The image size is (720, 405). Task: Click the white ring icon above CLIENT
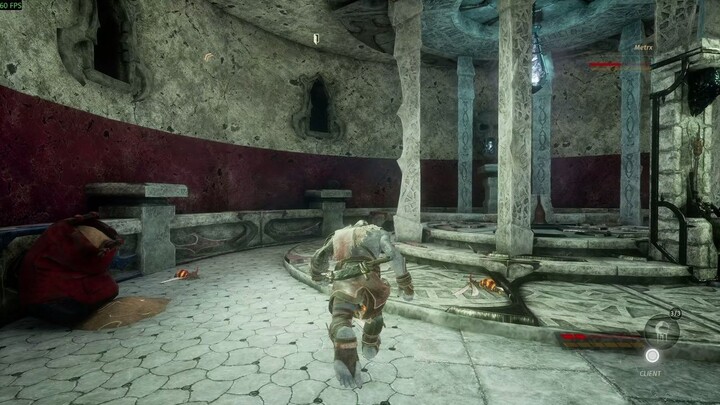click(x=652, y=355)
